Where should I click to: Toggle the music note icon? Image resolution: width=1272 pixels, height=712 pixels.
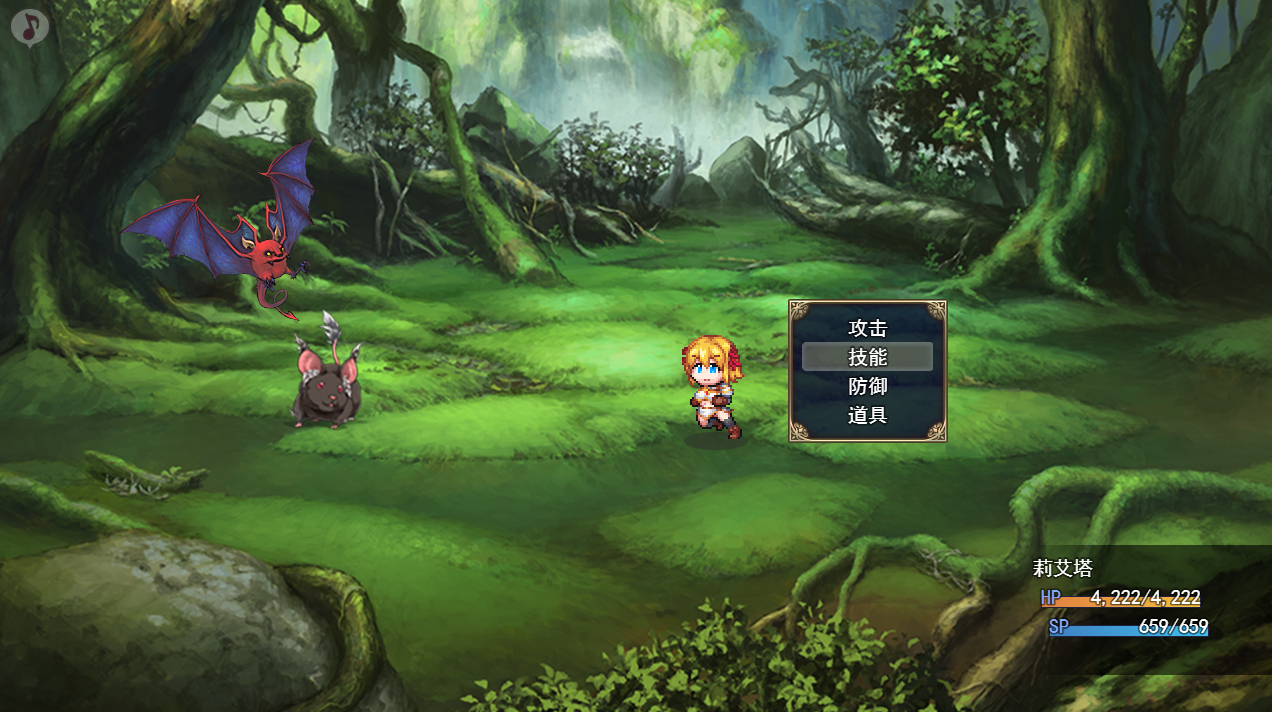tap(30, 28)
